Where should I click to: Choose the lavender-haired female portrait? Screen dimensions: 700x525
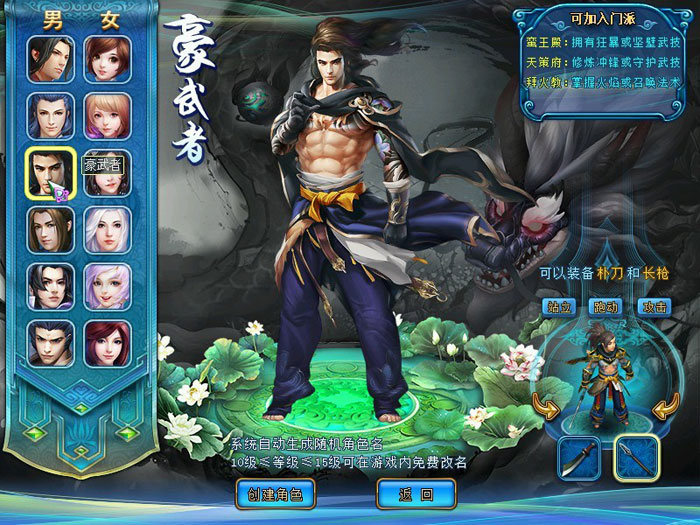pos(107,287)
